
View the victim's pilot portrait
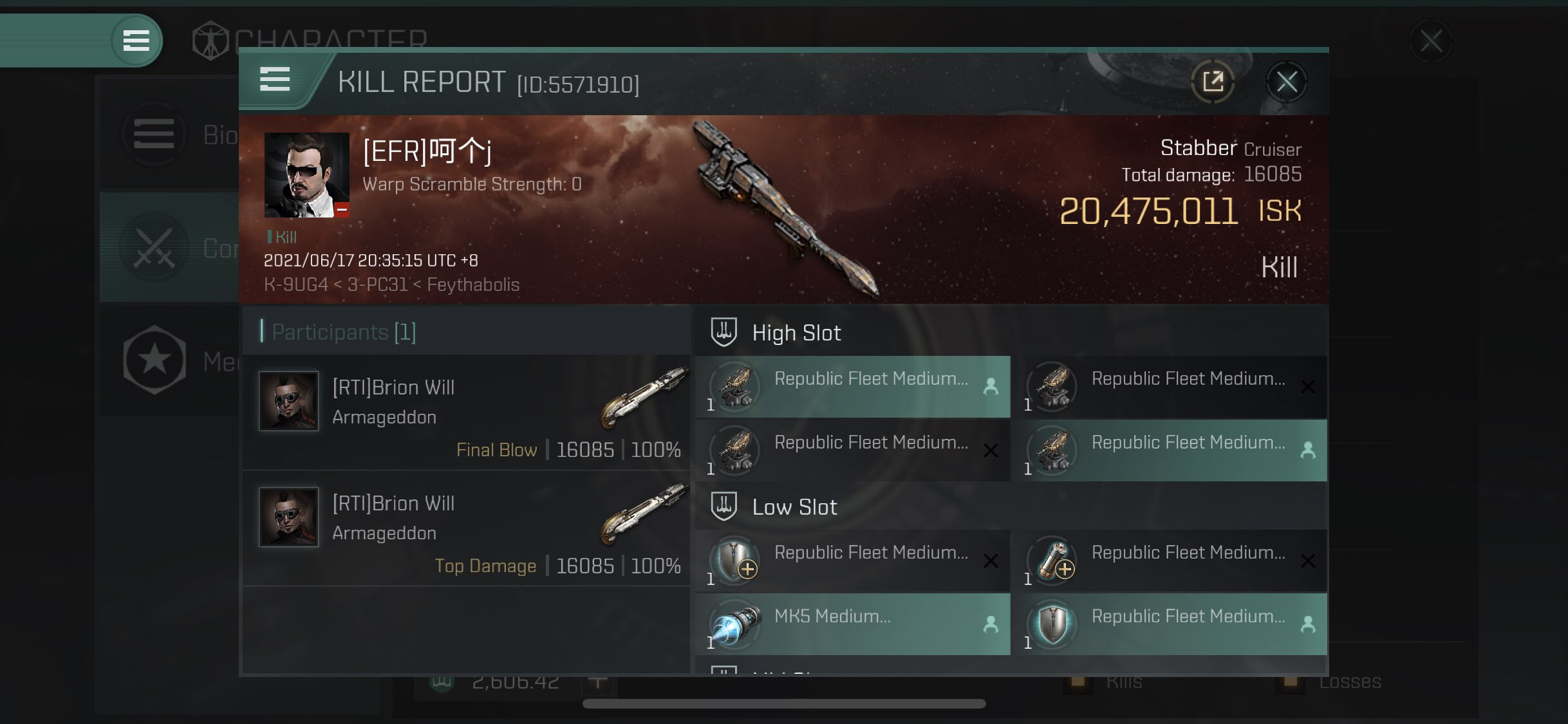pyautogui.click(x=306, y=175)
